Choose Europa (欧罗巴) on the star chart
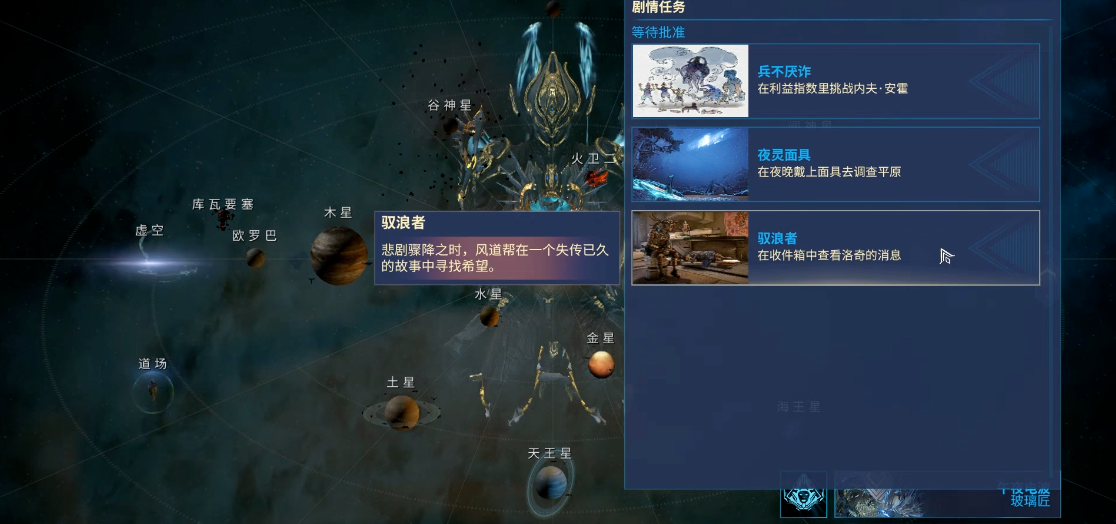The width and height of the screenshot is (1116, 524). click(256, 257)
